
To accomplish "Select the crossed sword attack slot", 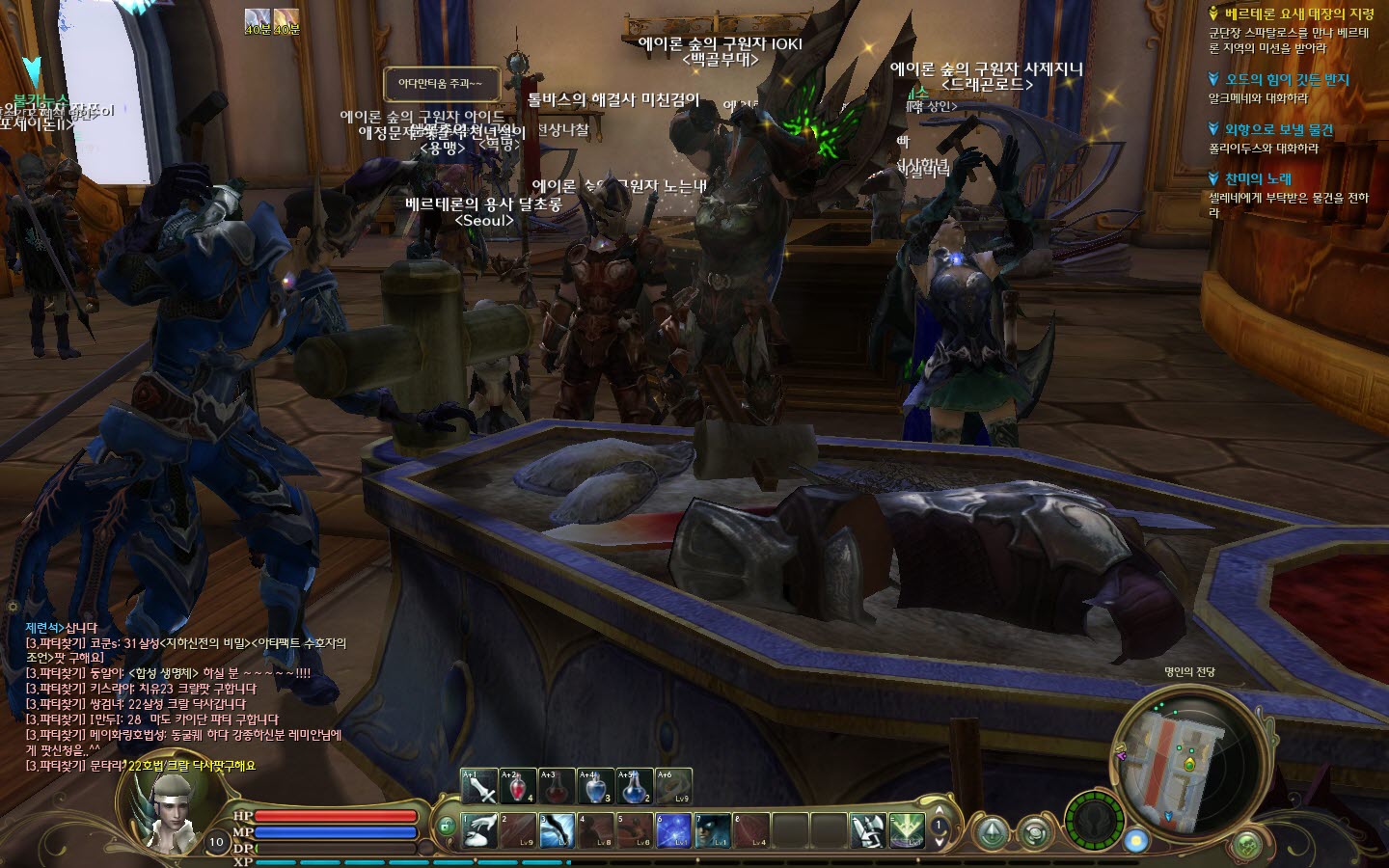I will [479, 787].
